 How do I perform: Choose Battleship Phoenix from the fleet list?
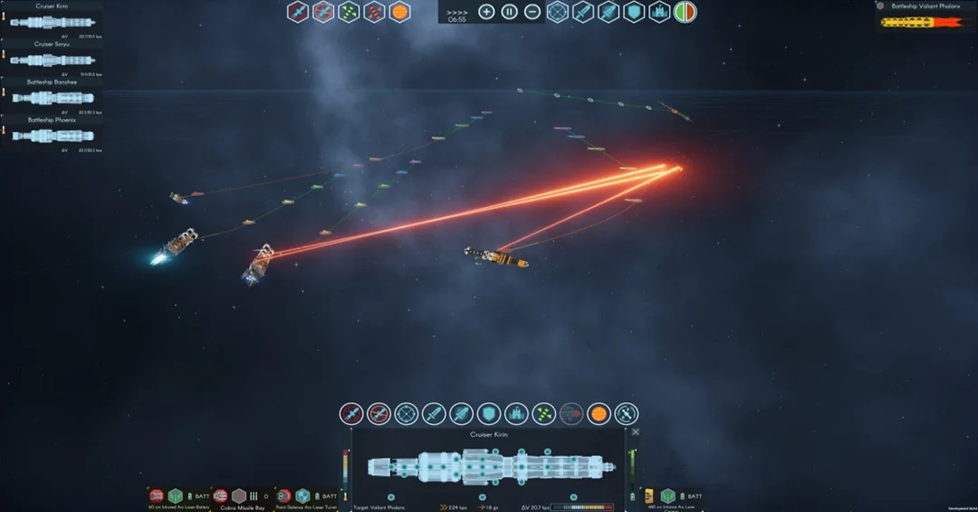[51, 131]
